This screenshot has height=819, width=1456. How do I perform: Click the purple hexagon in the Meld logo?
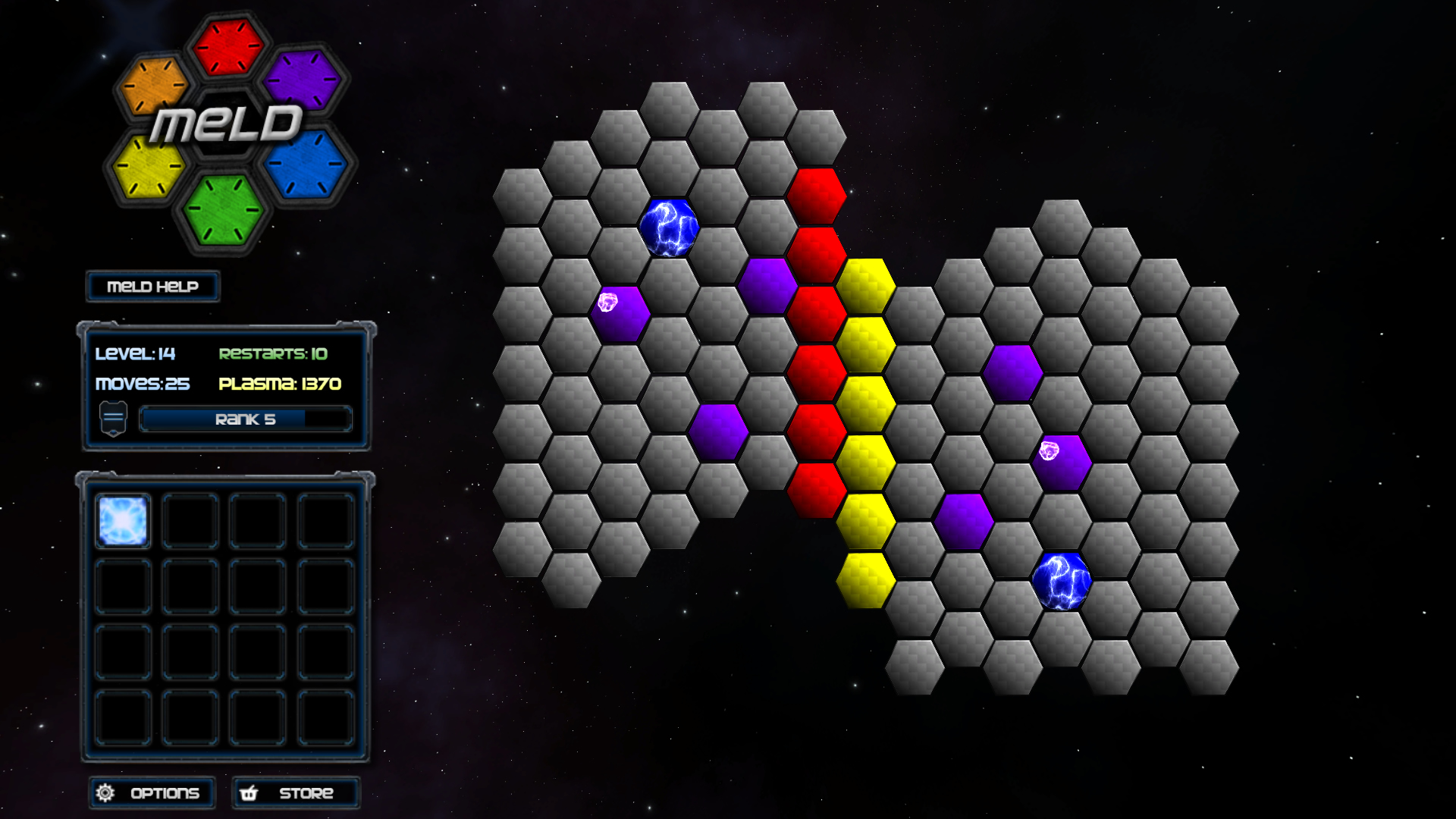tap(302, 80)
